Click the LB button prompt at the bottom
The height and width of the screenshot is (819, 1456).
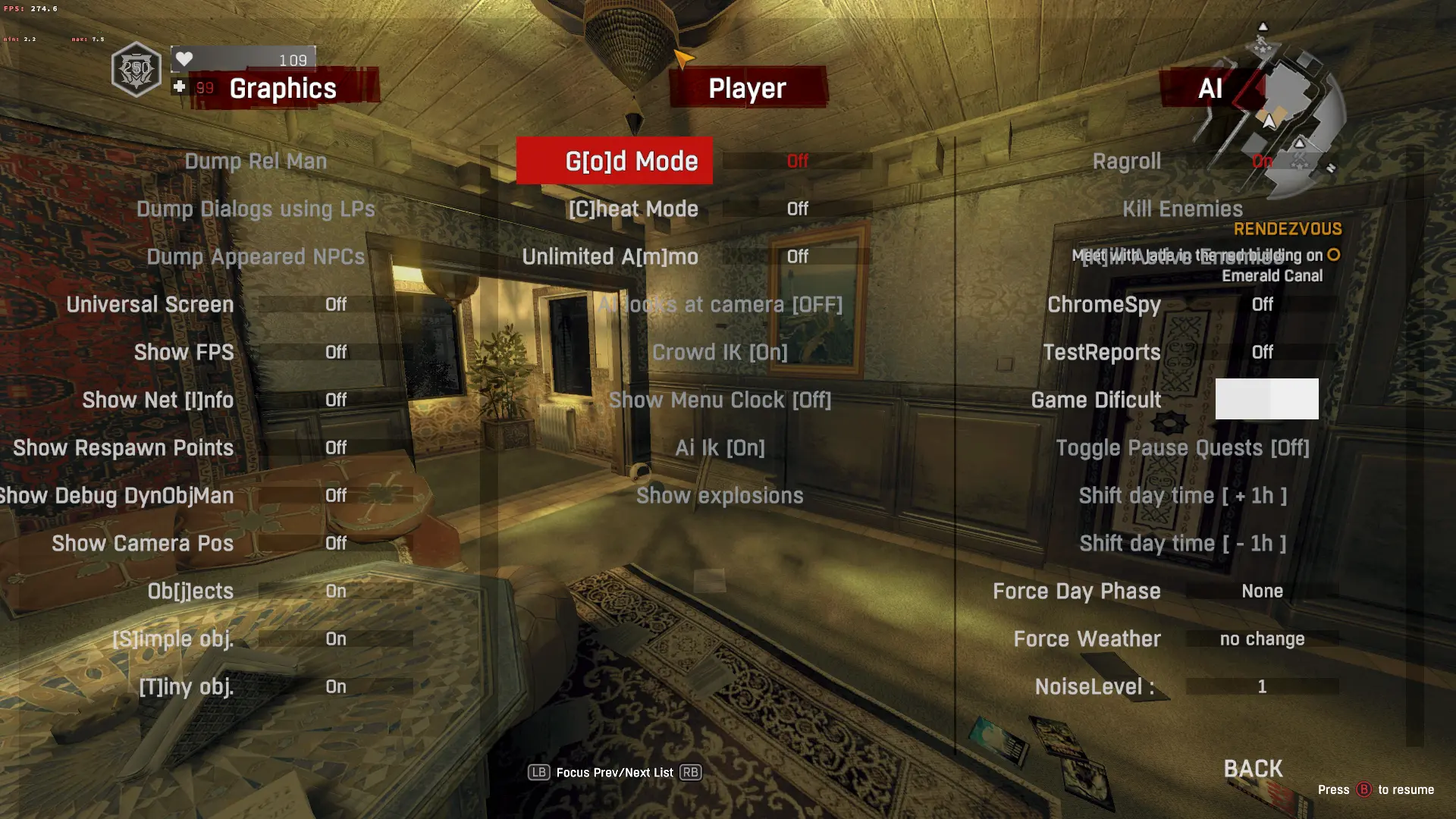[x=539, y=772]
